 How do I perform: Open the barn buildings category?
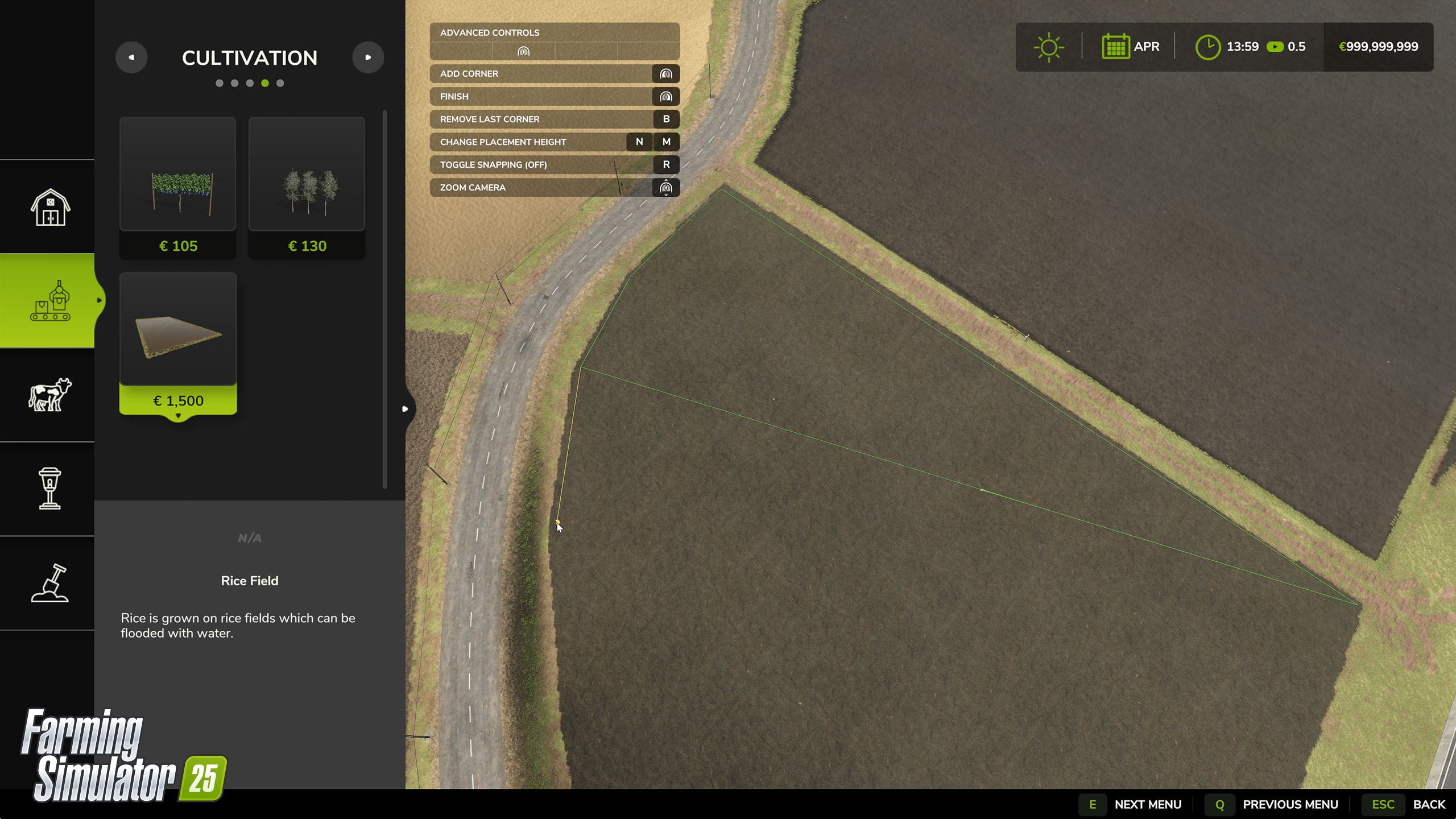(50, 207)
